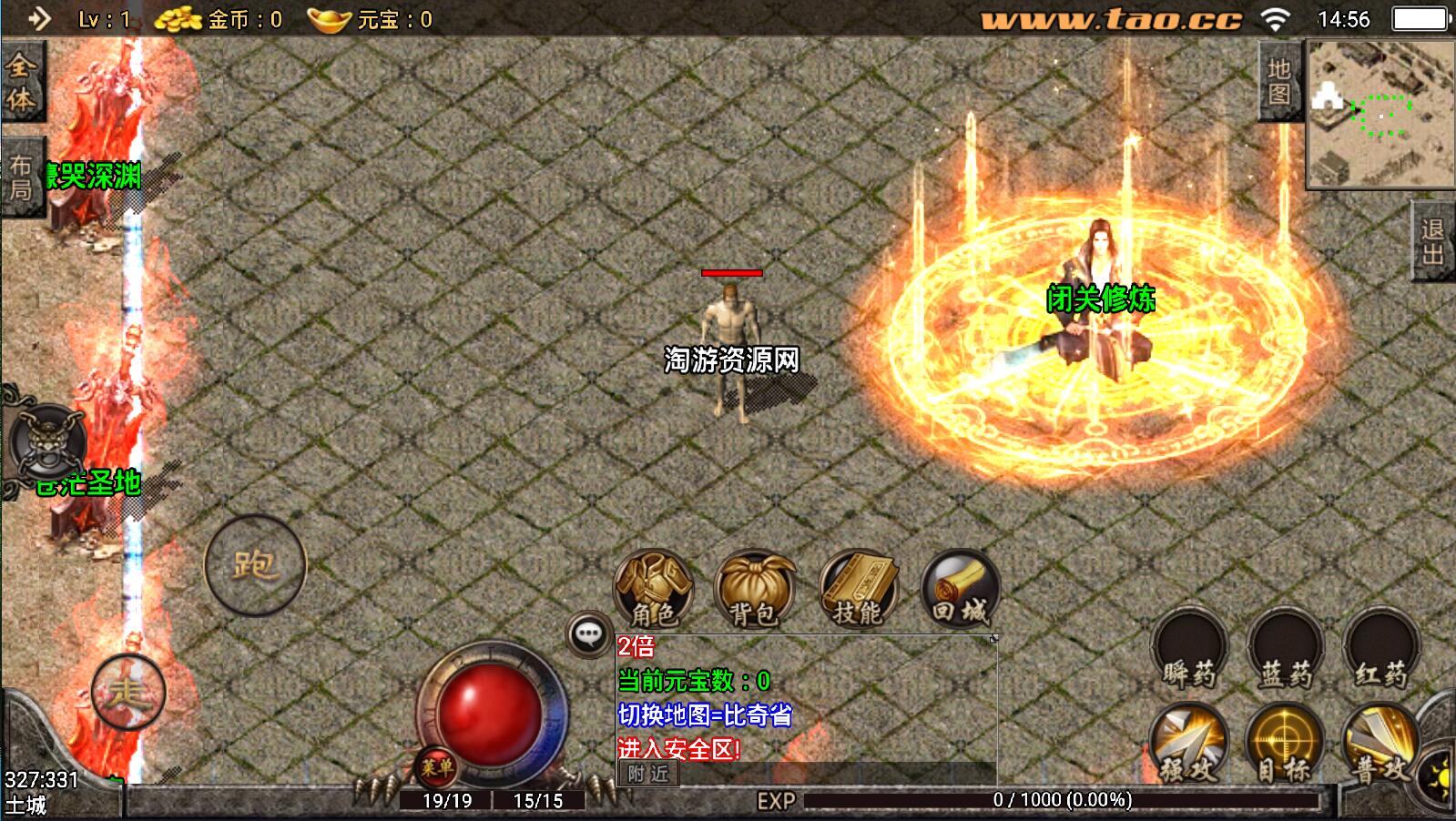Select the 走 walk mode button
The width and height of the screenshot is (1456, 821).
tap(127, 693)
